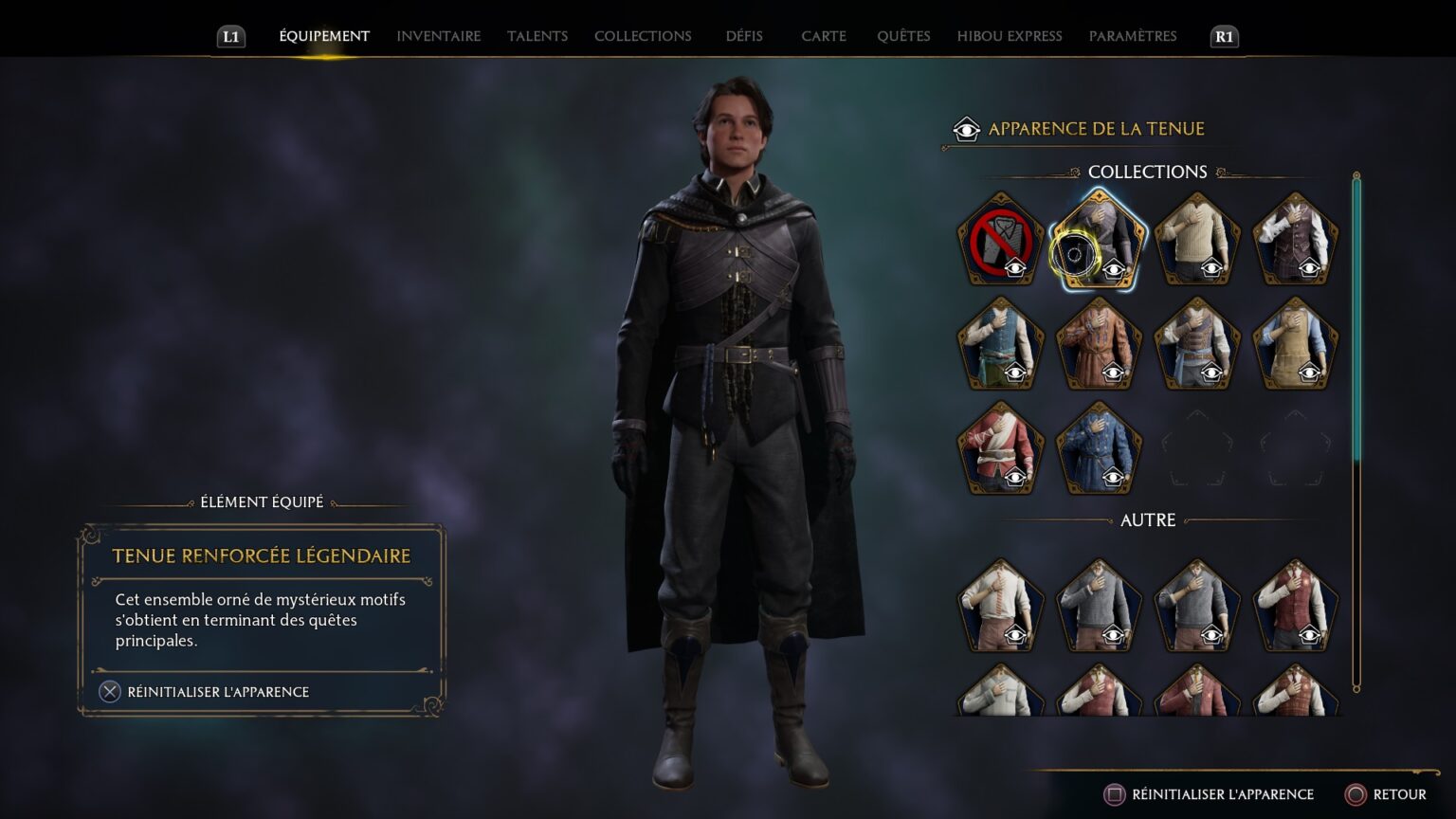Choose the cream knit sweater outfit

[x=1196, y=237]
